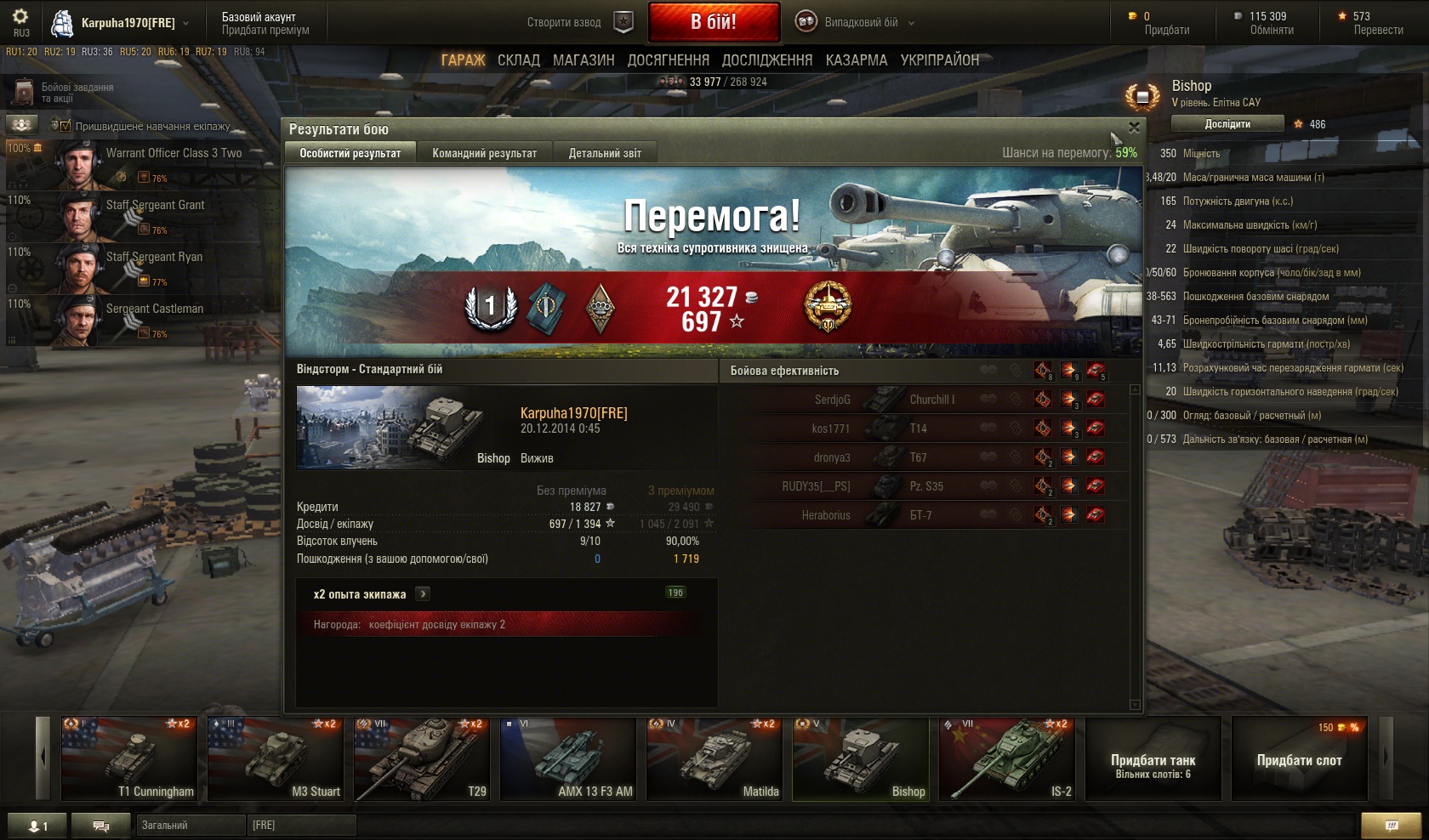Start battle with the red В бій! button

coord(714,22)
